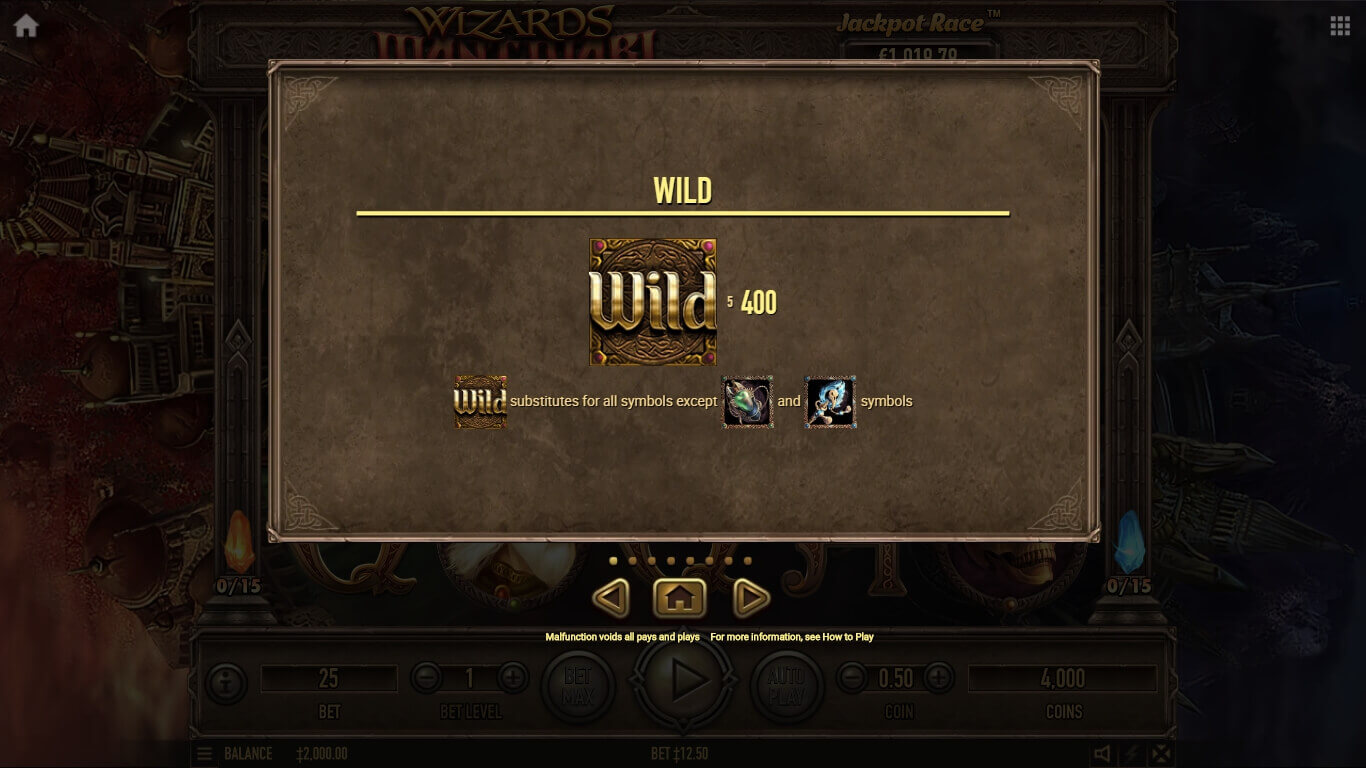Decrease the bet level
Screen dimensions: 1366x768
(426, 678)
